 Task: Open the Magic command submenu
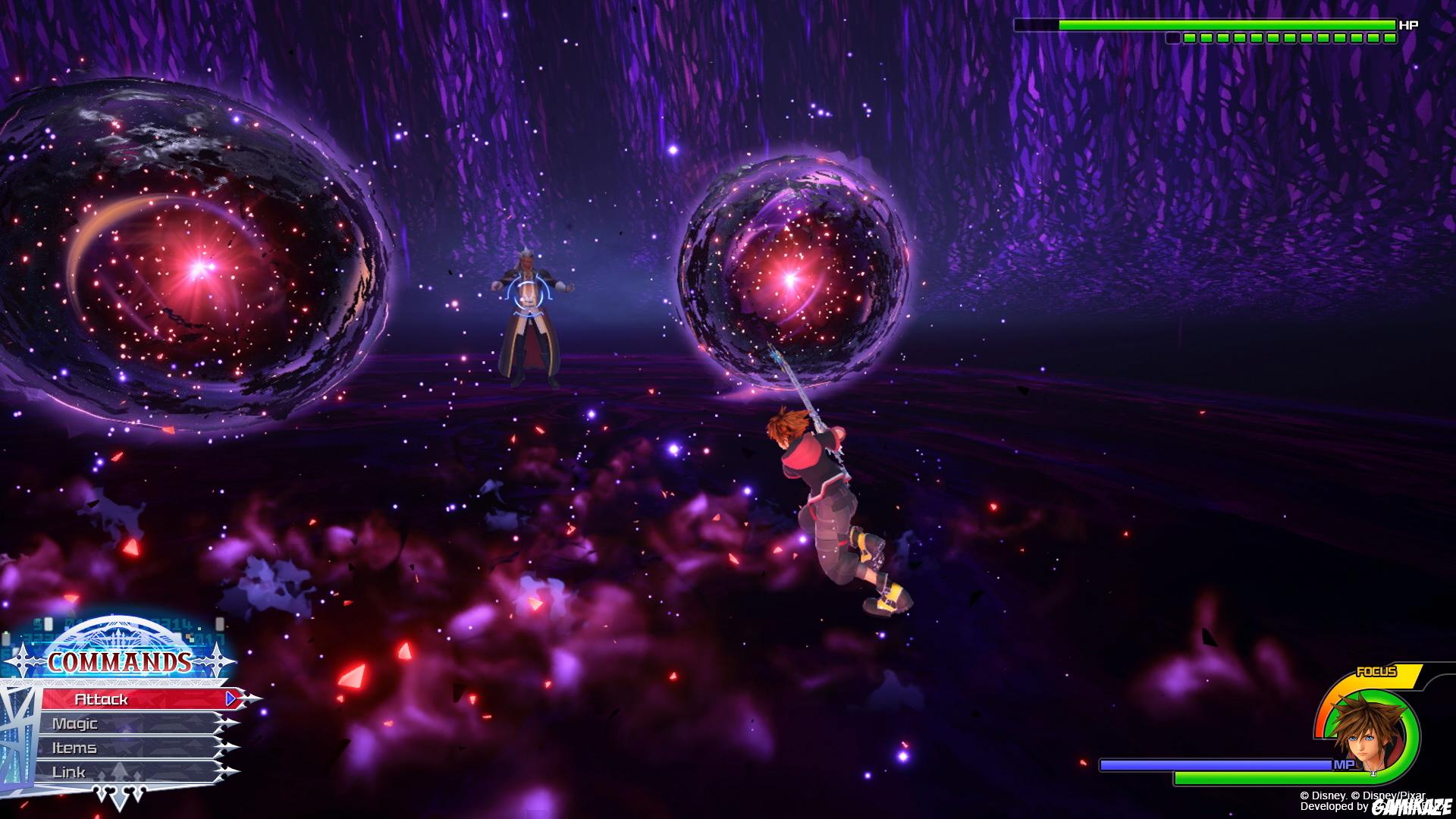[x=76, y=724]
